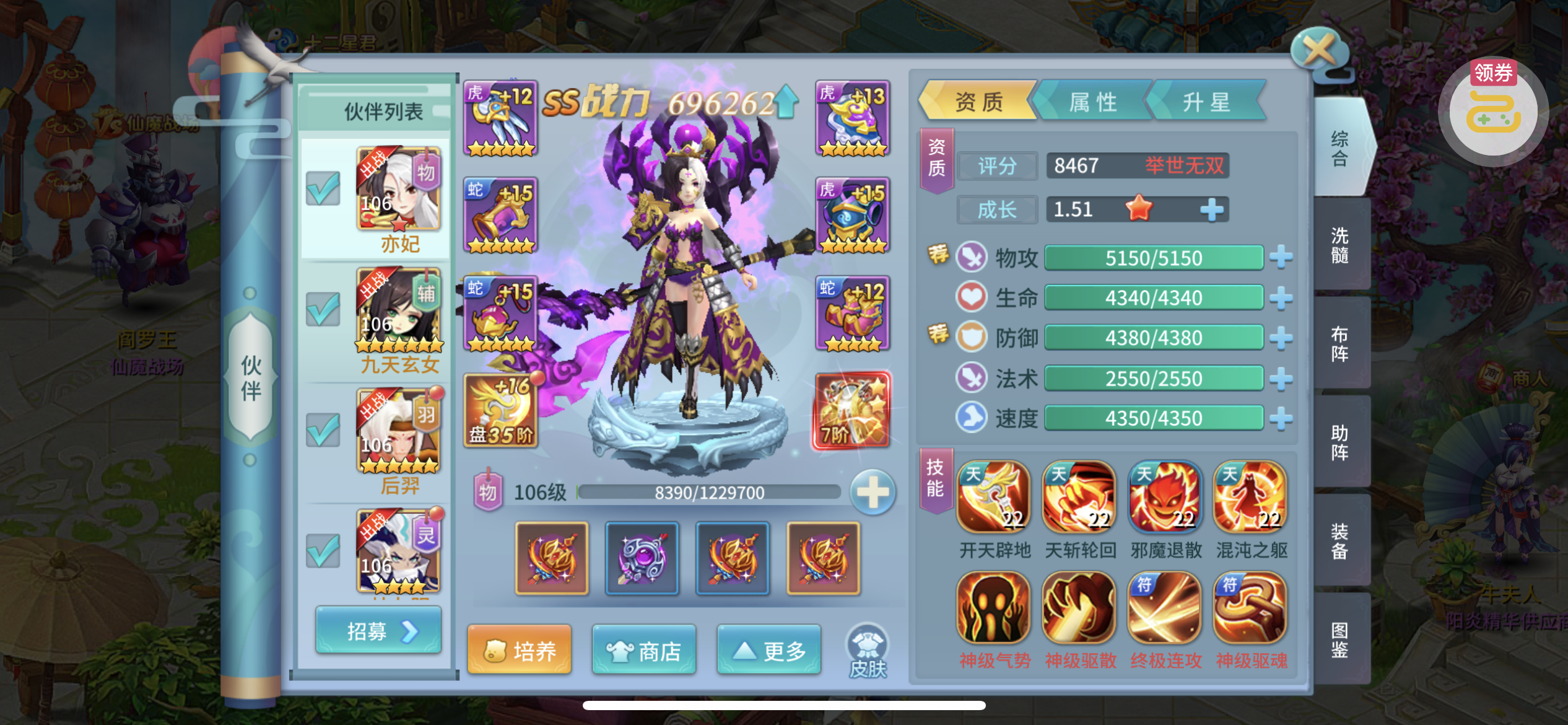The image size is (1568, 725).
Task: Select companion 九天玄女 in the list
Action: click(x=399, y=320)
